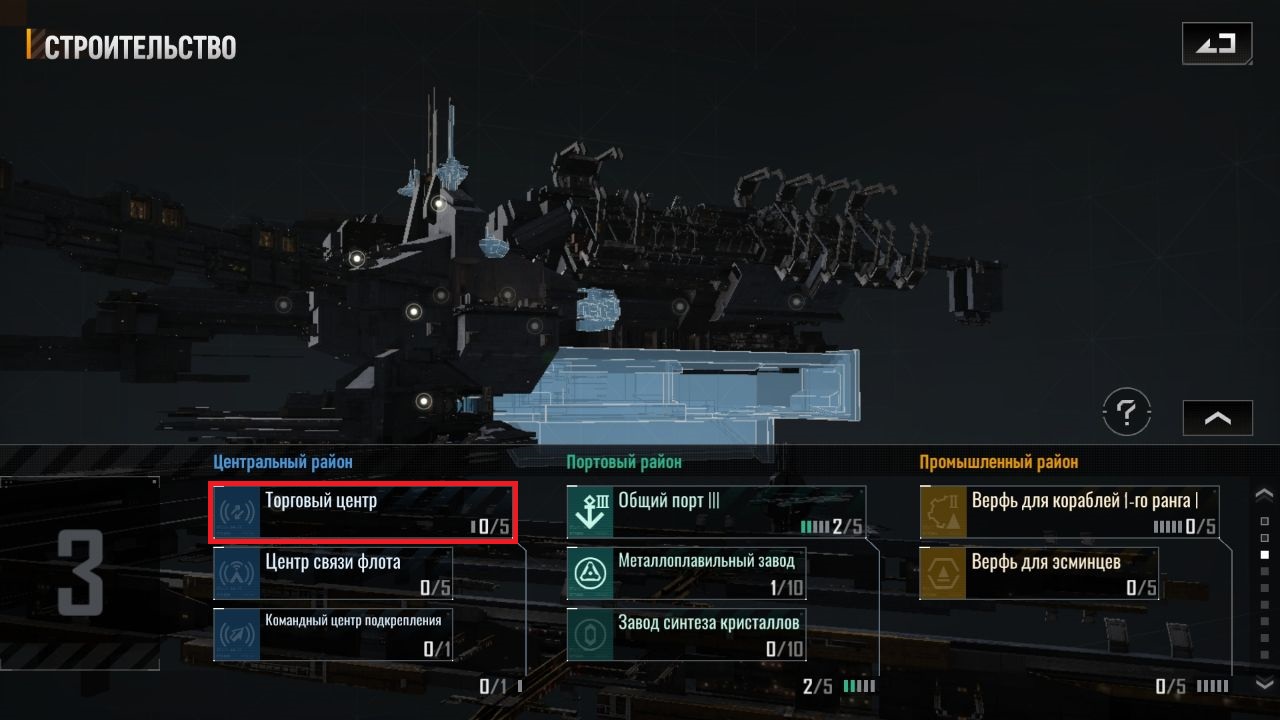The image size is (1280, 720).
Task: Click the scroll up arrow on list
Action: [x=1264, y=494]
